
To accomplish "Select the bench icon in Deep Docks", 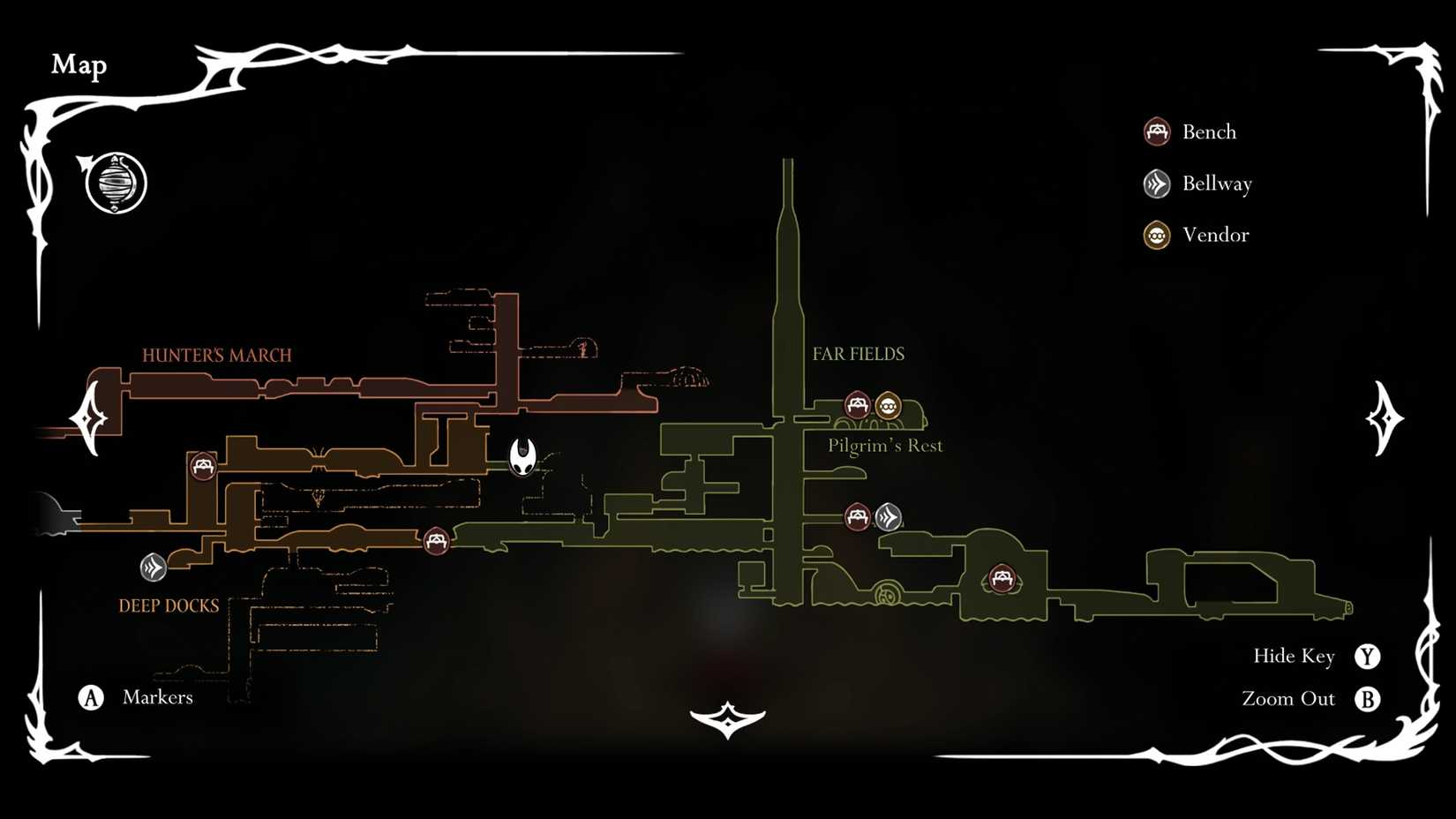I will (204, 468).
